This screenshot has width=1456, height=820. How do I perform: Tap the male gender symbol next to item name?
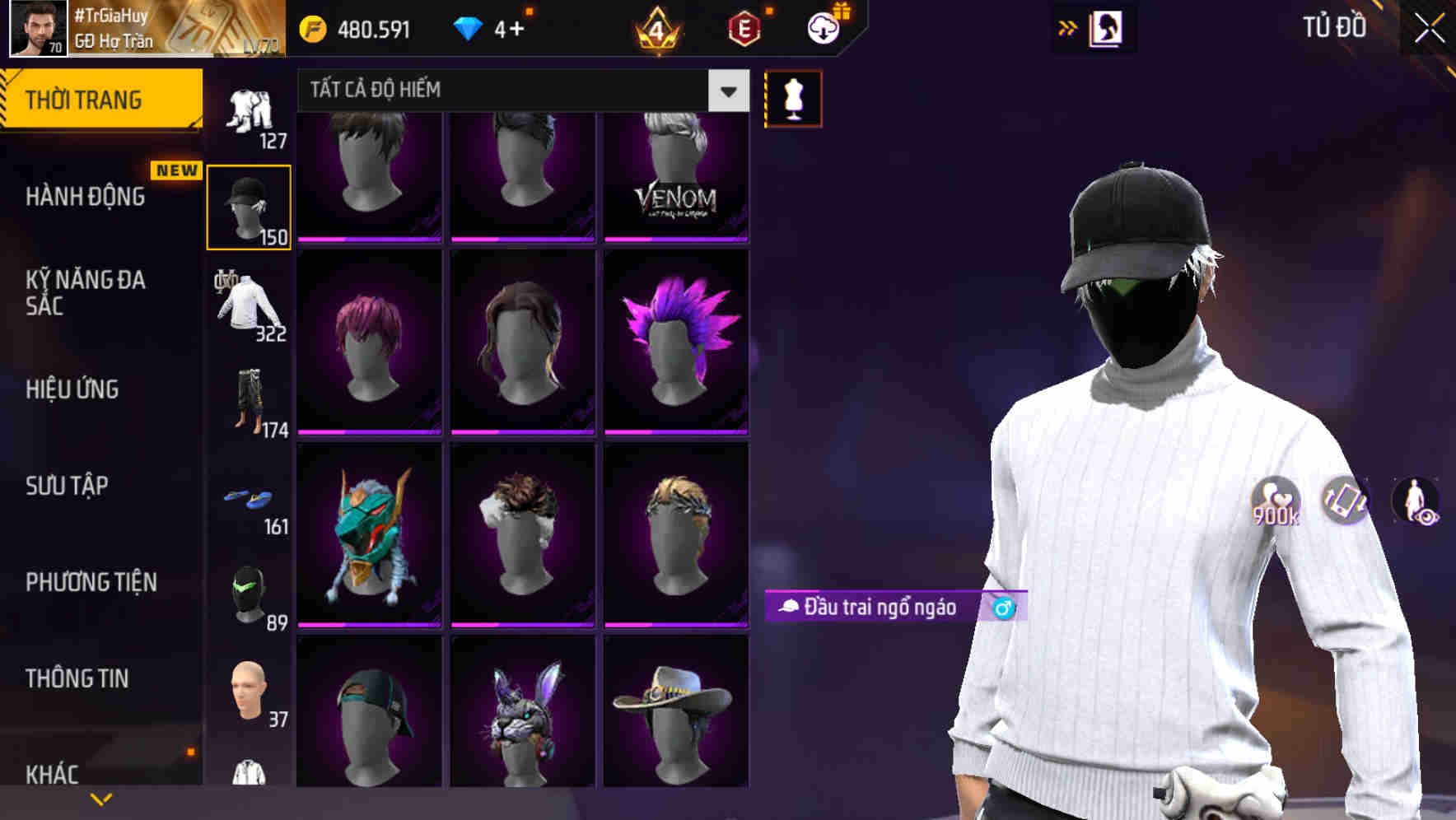1002,609
